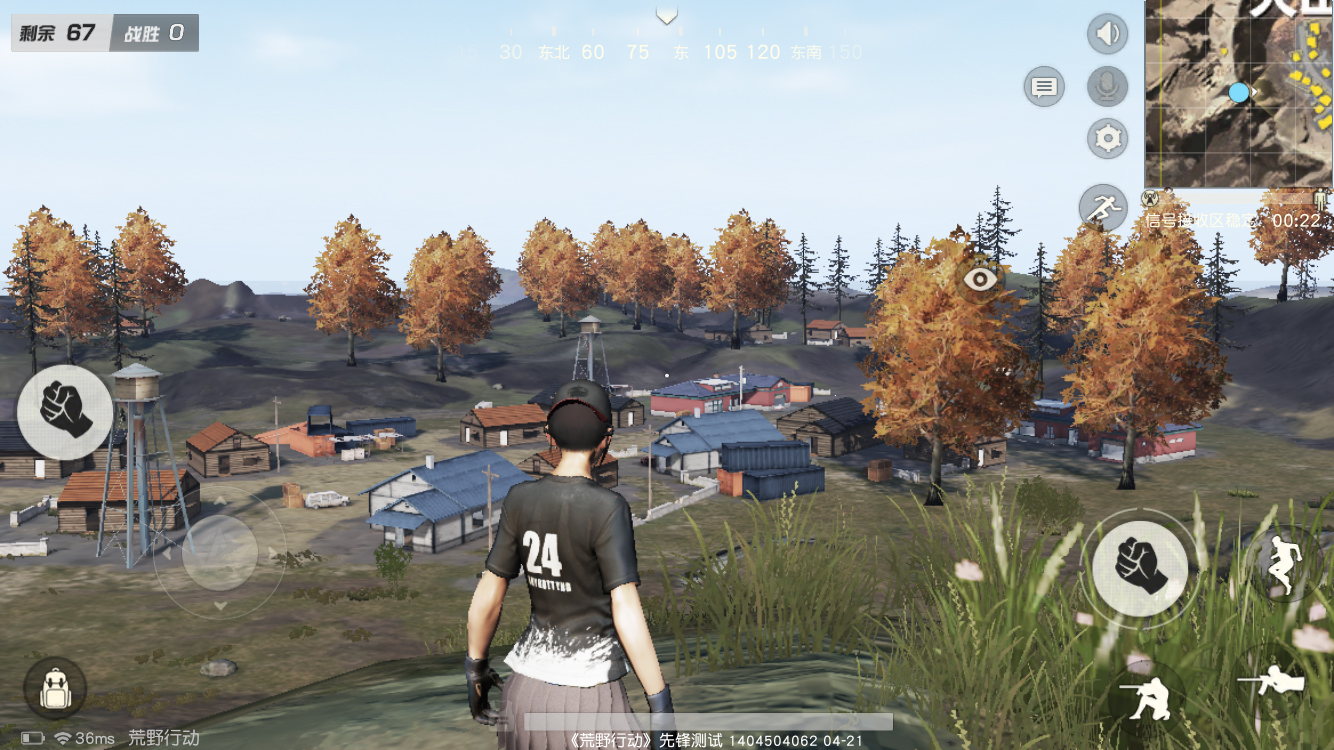This screenshot has width=1334, height=750.
Task: Open the backpack inventory
Action: click(54, 689)
